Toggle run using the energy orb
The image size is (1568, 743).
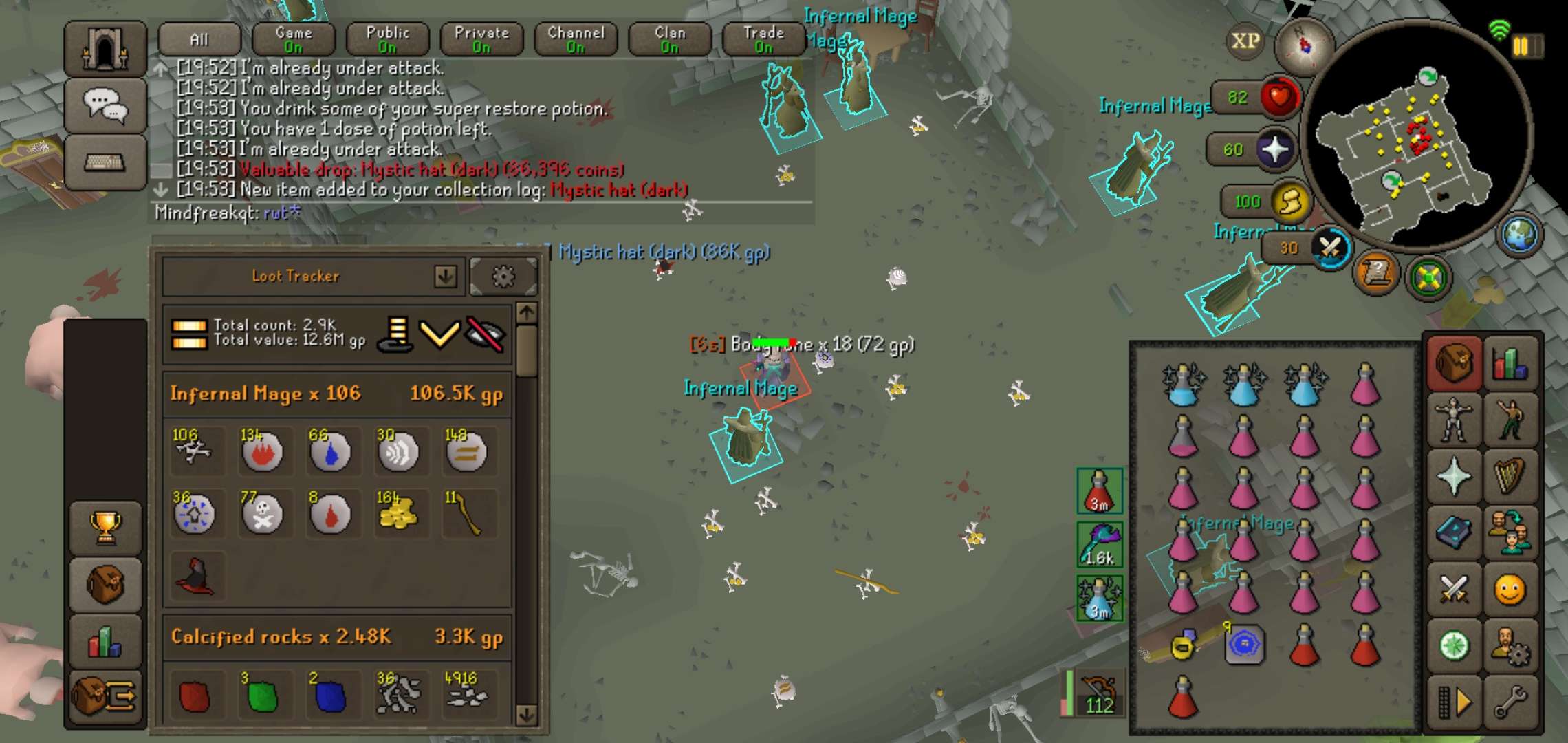click(1289, 201)
